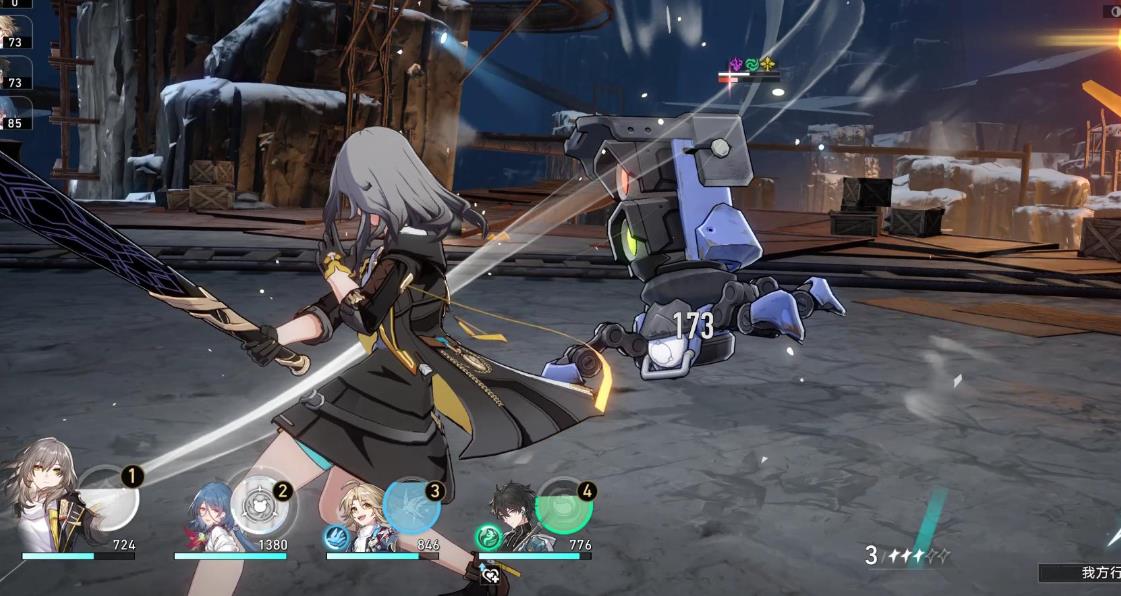1121x596 pixels.
Task: Use the blue ultimate icon marked 3
Action: (x=411, y=506)
